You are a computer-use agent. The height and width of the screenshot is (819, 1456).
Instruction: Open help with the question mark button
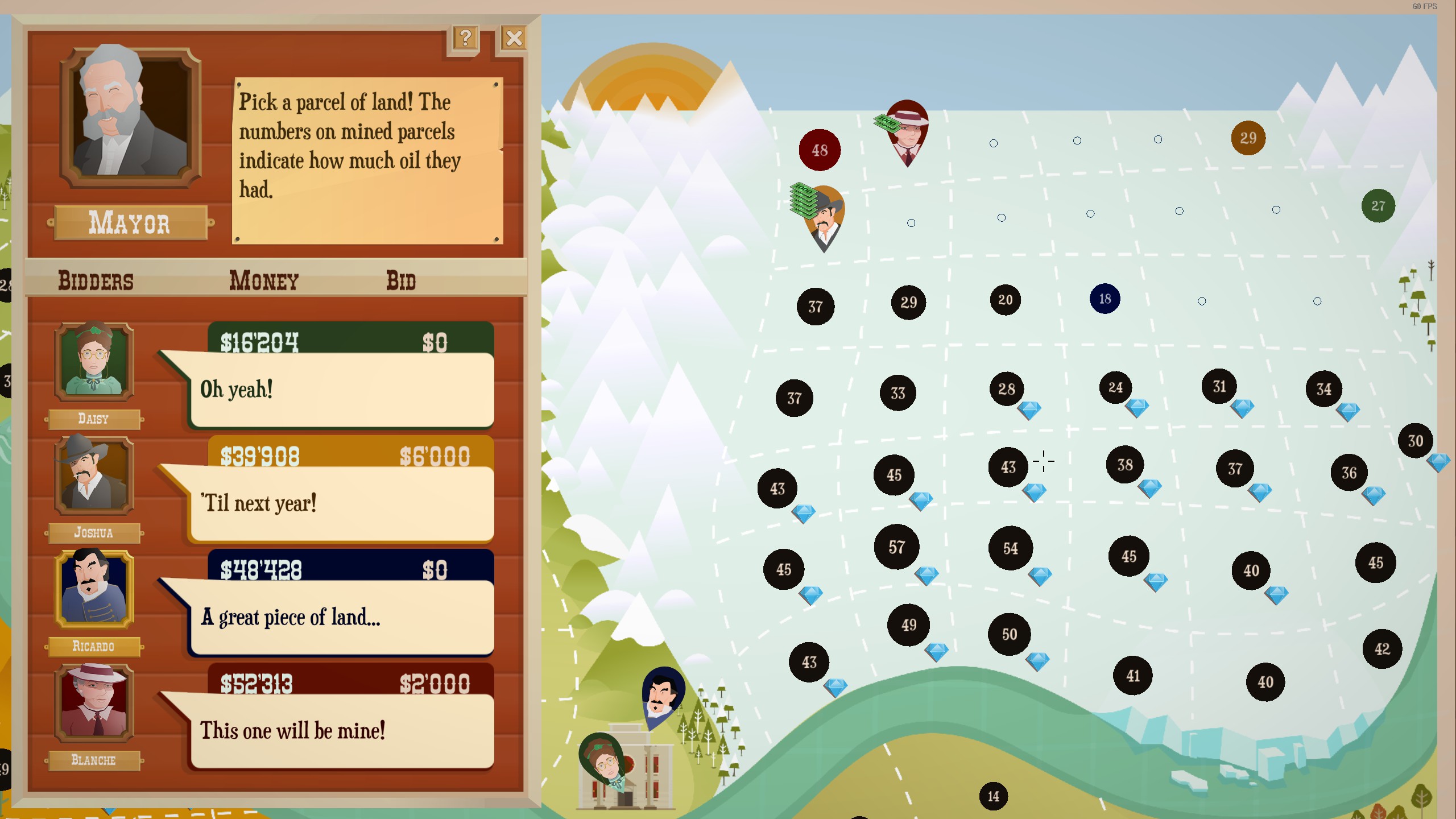[465, 39]
